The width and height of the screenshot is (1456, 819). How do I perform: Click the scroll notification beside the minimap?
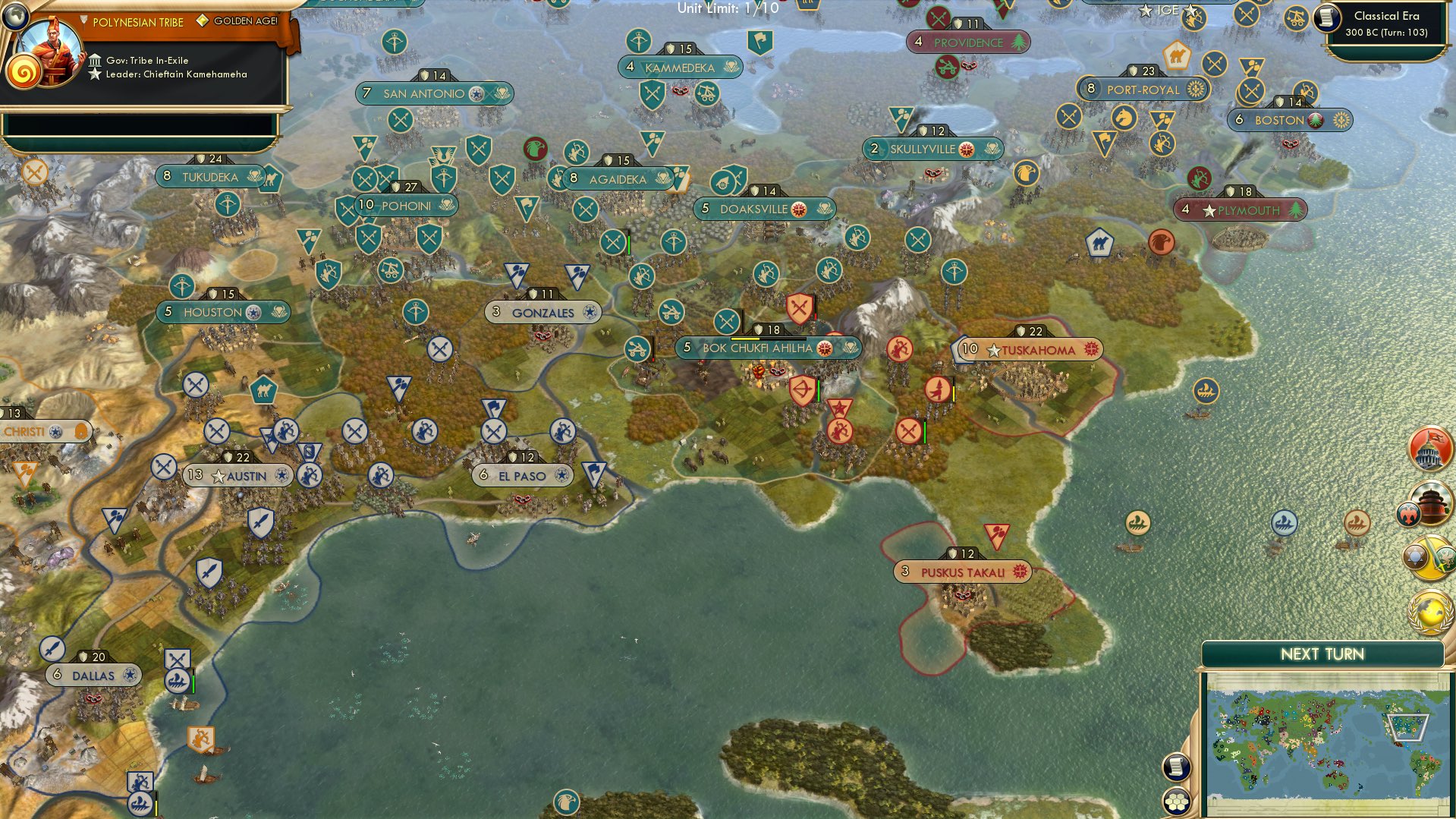click(x=1176, y=767)
